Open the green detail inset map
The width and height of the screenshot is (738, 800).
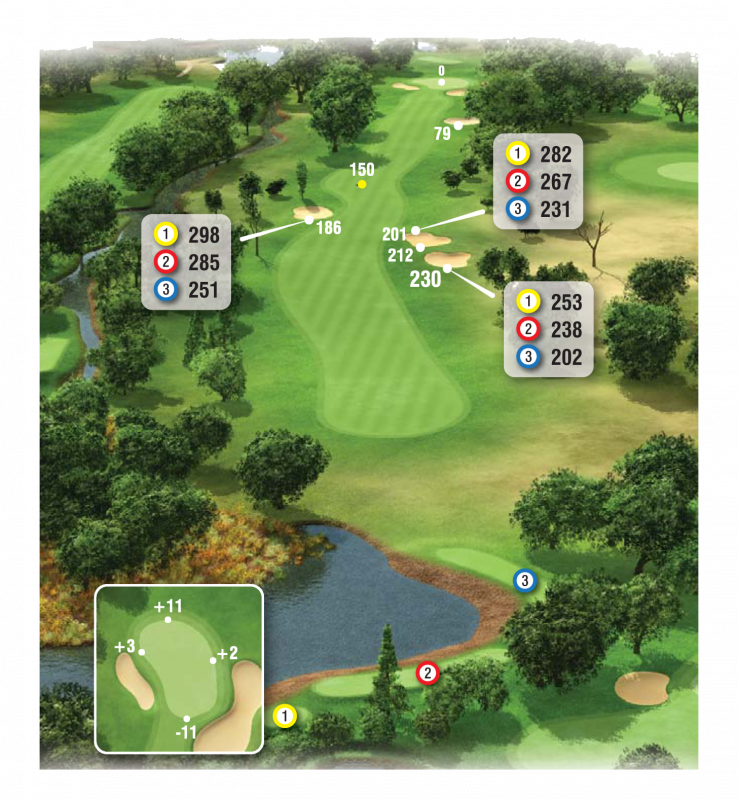point(179,668)
